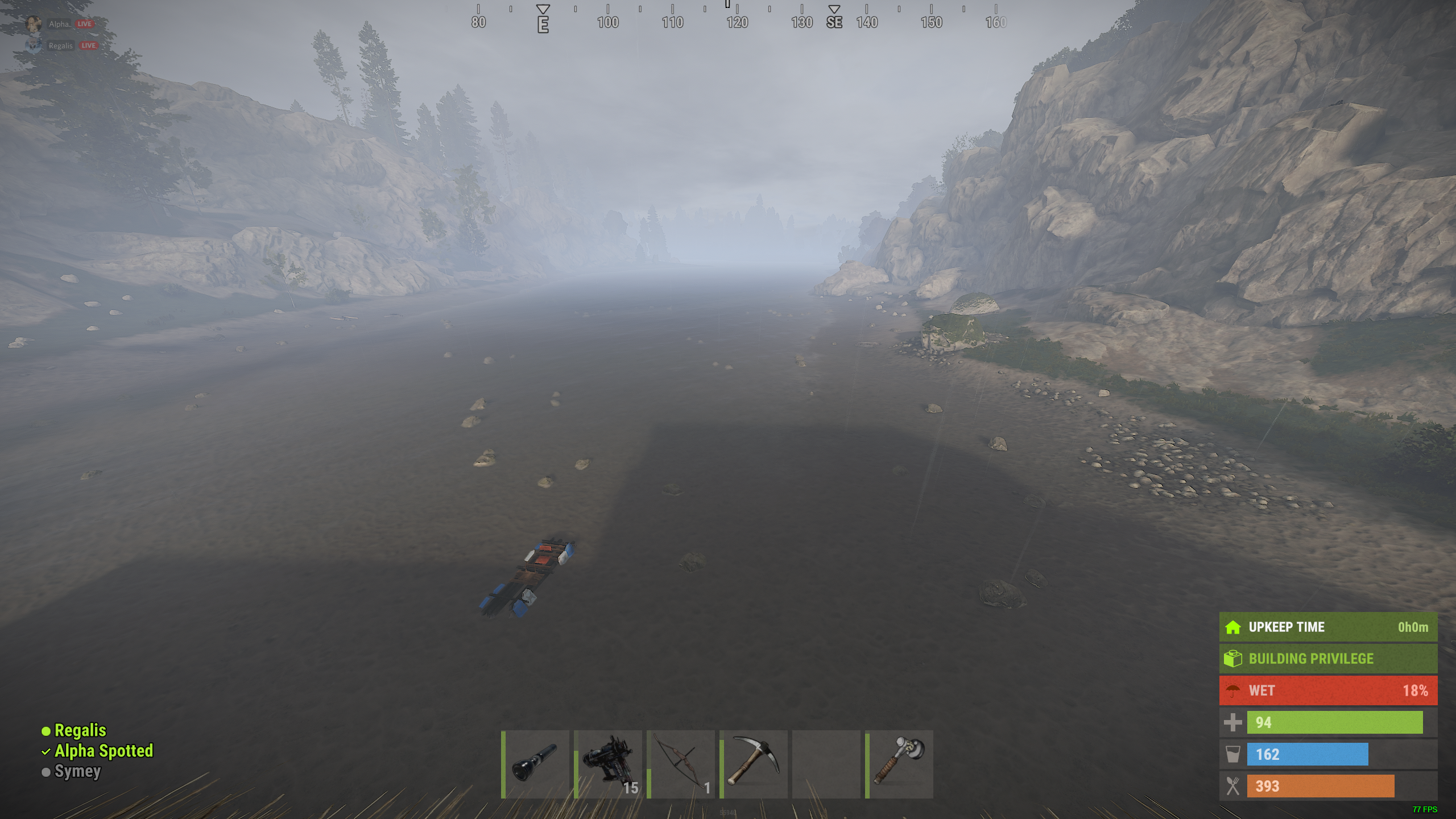Click Regalis's avatar in the voice overlay
Viewport: 1456px width, 819px height.
point(34,45)
